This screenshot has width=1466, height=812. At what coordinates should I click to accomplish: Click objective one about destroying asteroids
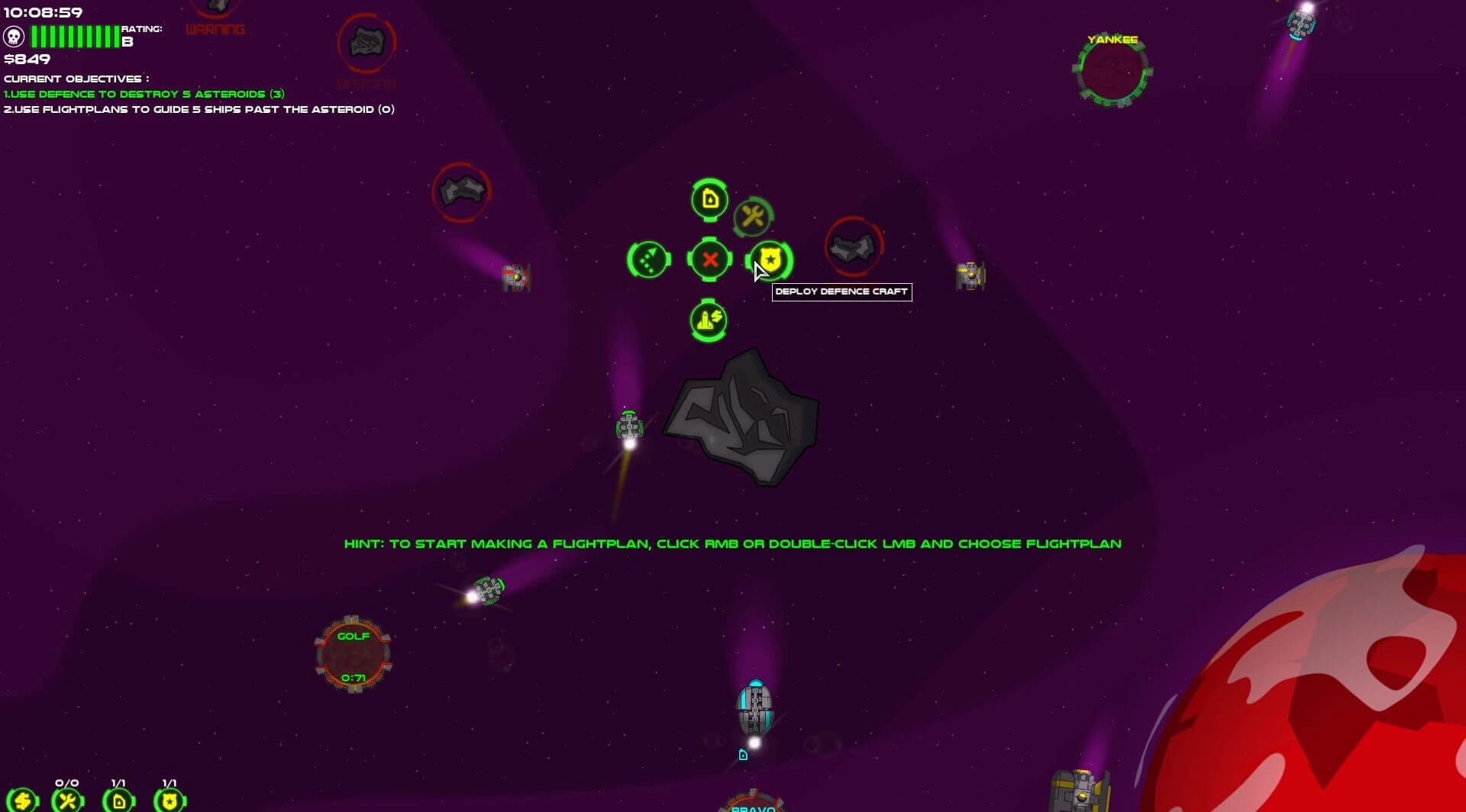pyautogui.click(x=144, y=93)
